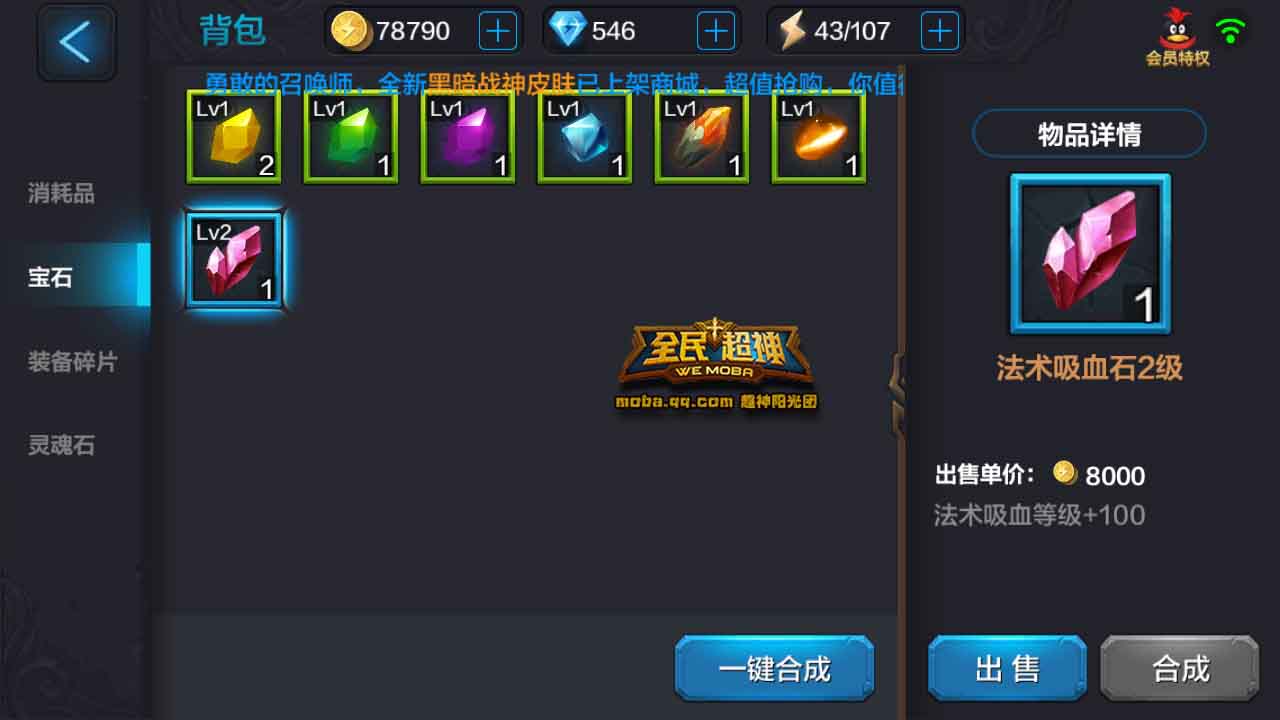Click the plus next to diamonds
The width and height of the screenshot is (1280, 720).
tap(710, 30)
